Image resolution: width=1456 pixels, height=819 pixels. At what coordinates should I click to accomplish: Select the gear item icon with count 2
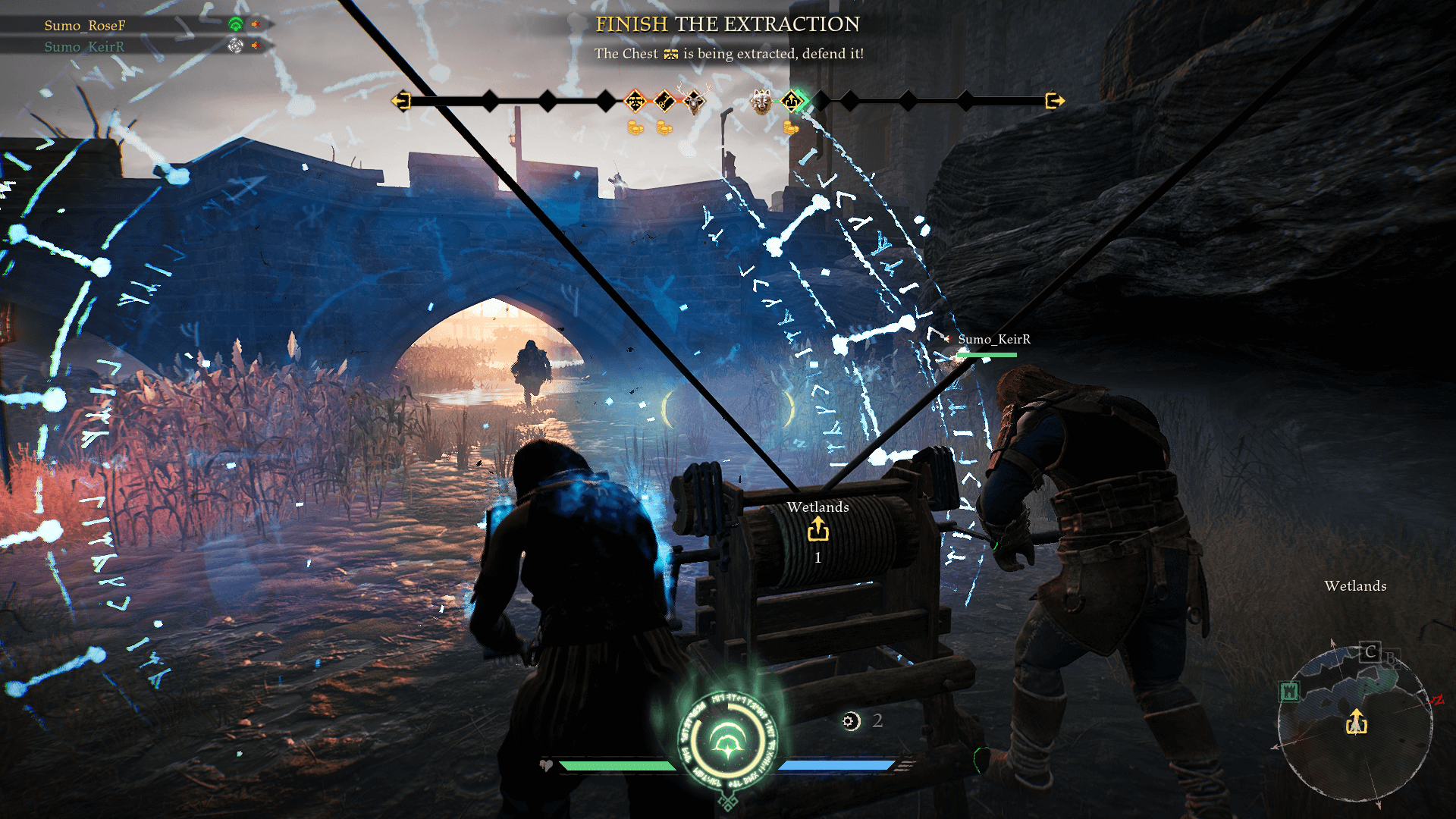pos(851,721)
